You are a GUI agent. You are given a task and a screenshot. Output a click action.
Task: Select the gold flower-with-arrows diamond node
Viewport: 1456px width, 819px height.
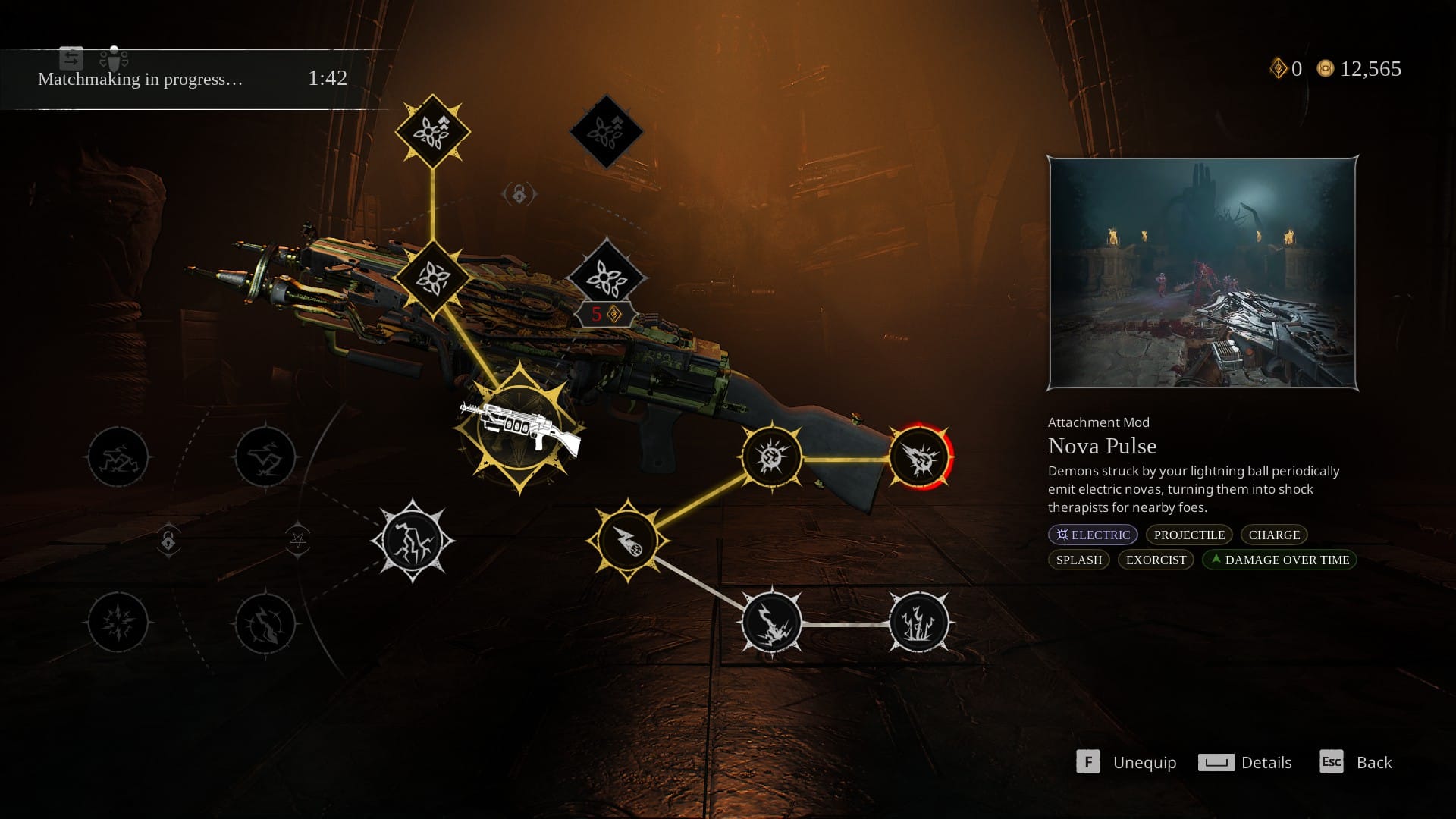click(x=432, y=131)
